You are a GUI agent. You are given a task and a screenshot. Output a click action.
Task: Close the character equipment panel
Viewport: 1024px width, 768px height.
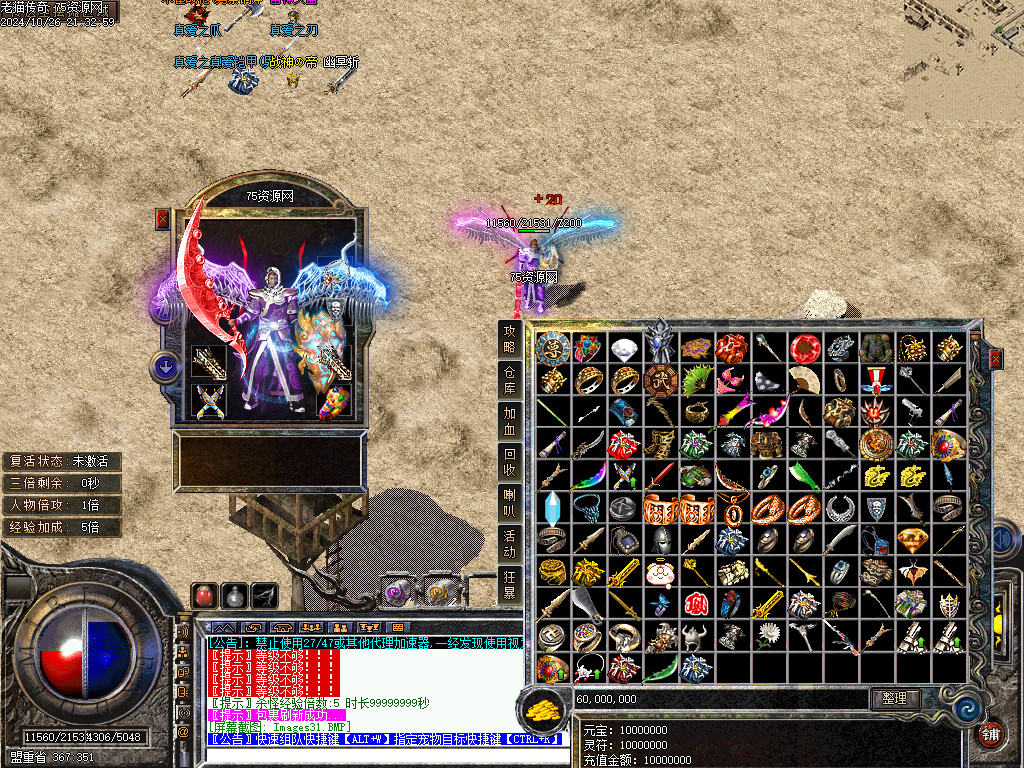[x=162, y=220]
